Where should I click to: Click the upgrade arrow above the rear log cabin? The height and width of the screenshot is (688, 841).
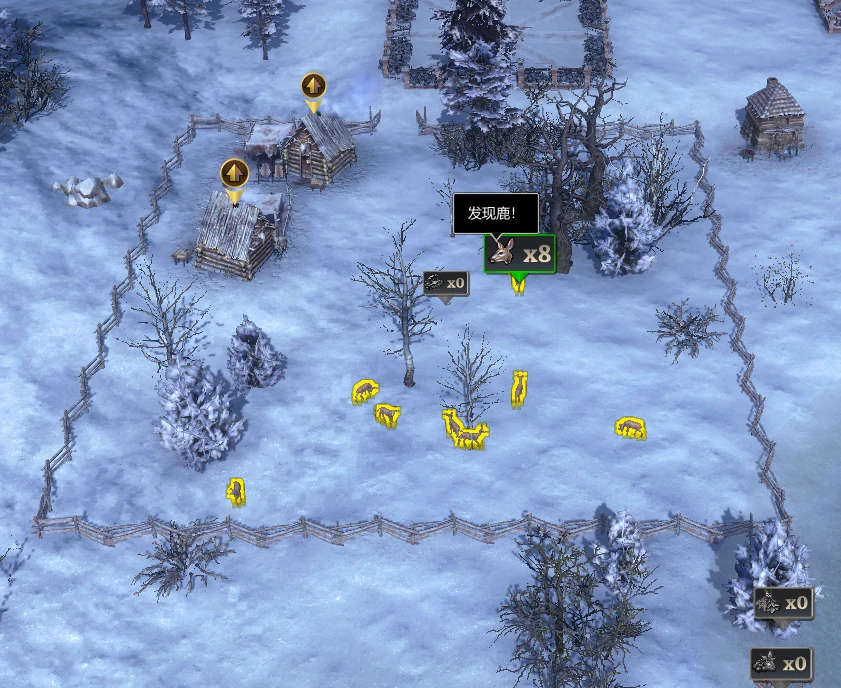314,87
